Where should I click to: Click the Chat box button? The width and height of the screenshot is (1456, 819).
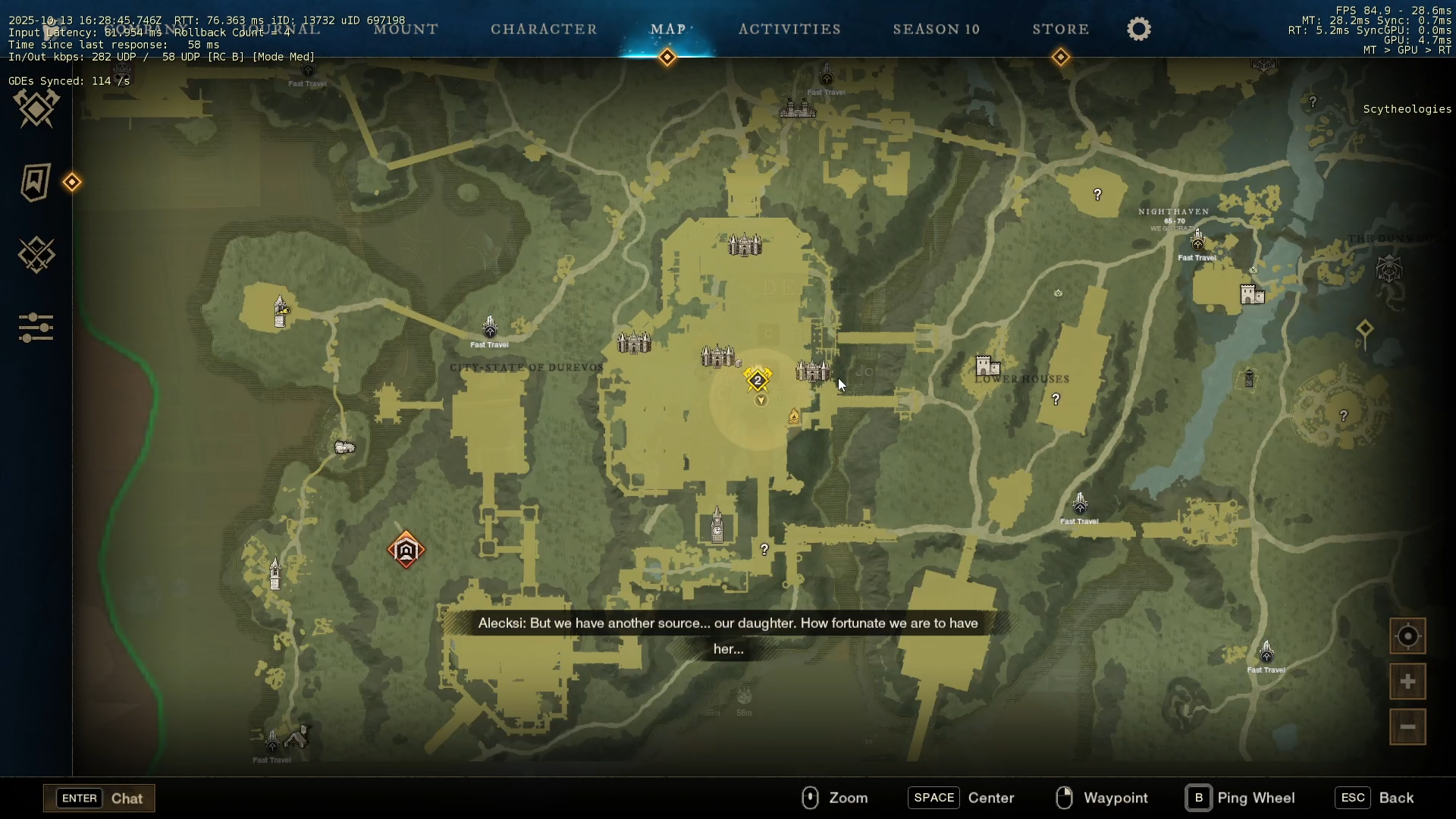click(99, 798)
